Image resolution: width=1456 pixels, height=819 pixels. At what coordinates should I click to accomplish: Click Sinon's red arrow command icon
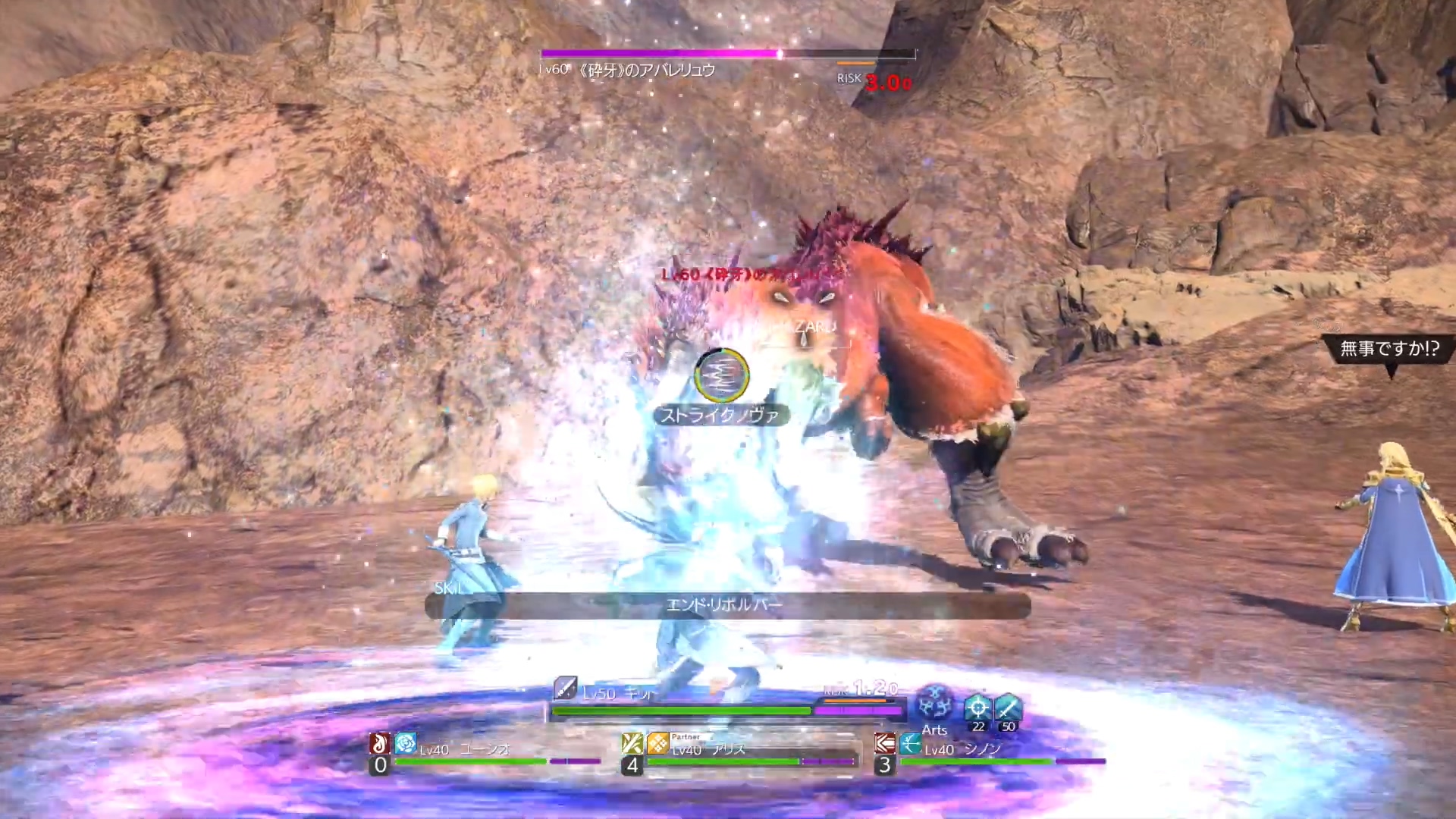point(884,742)
